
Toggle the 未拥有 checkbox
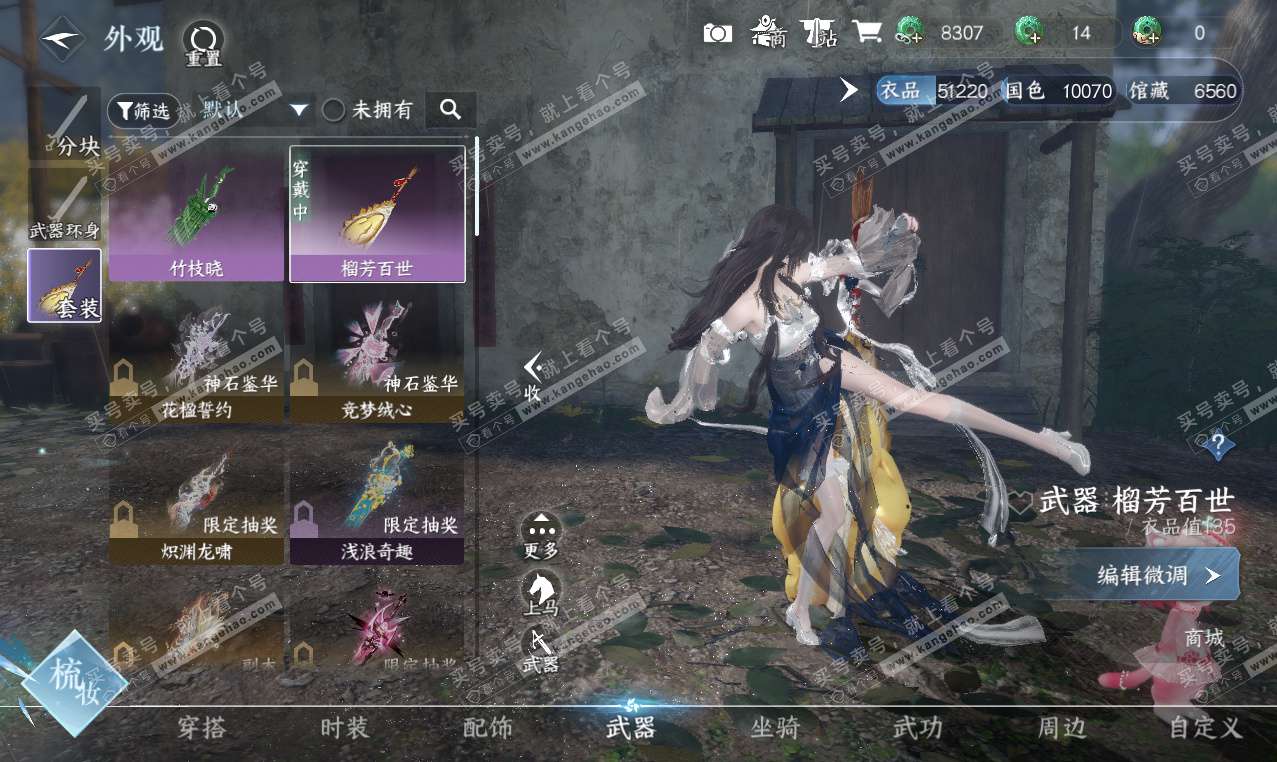click(334, 110)
